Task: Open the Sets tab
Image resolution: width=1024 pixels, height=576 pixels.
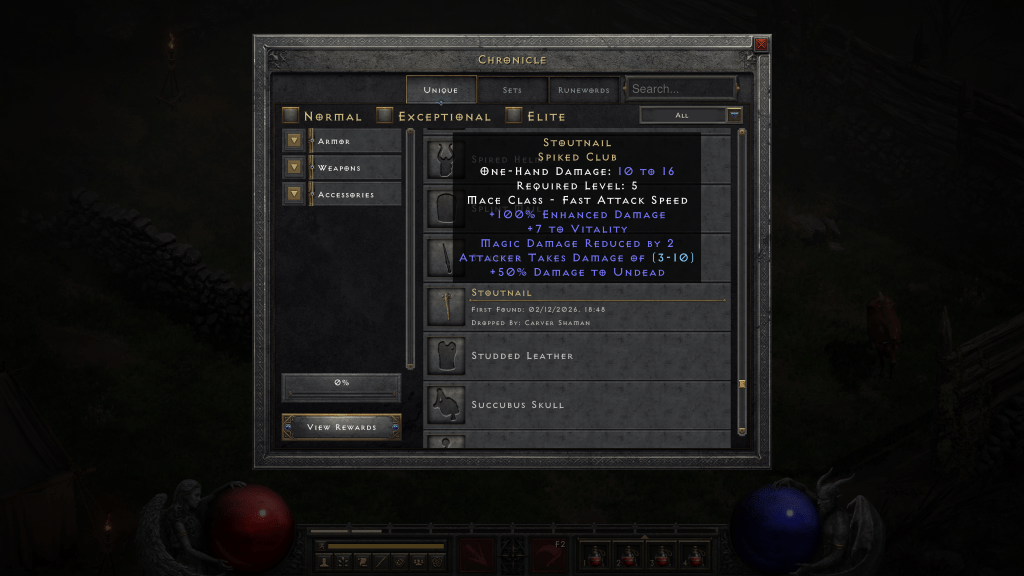Action: click(x=512, y=90)
